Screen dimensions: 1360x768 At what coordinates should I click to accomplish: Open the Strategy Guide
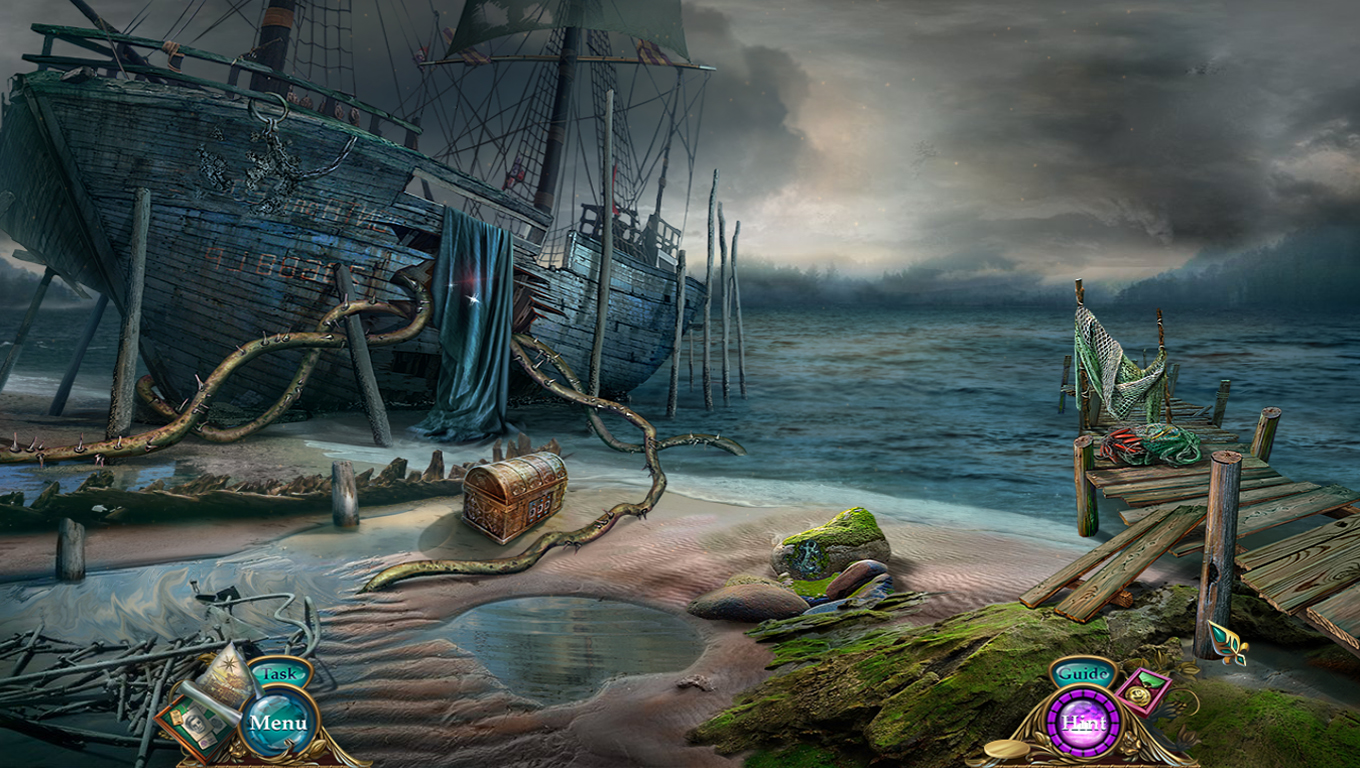pyautogui.click(x=1083, y=674)
